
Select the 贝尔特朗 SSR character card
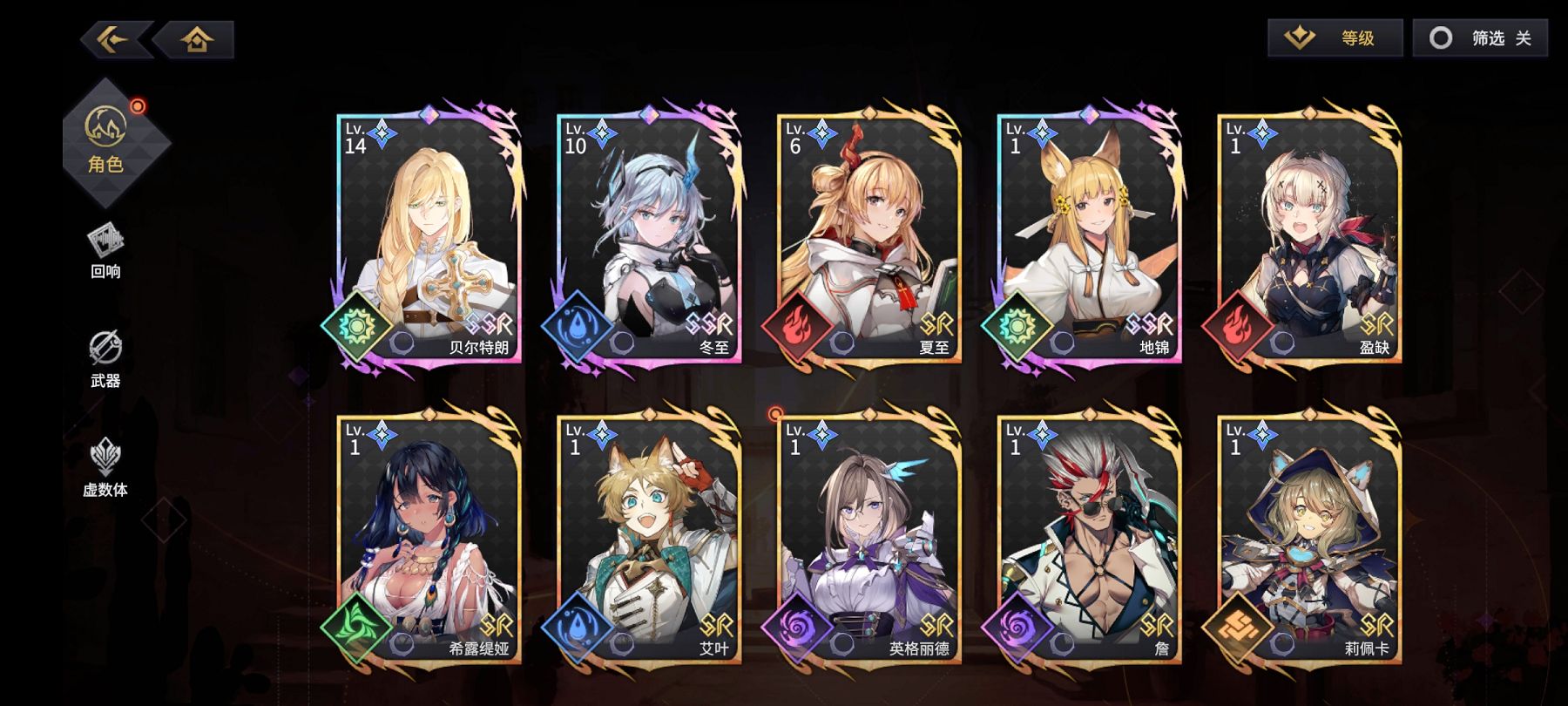click(x=429, y=237)
